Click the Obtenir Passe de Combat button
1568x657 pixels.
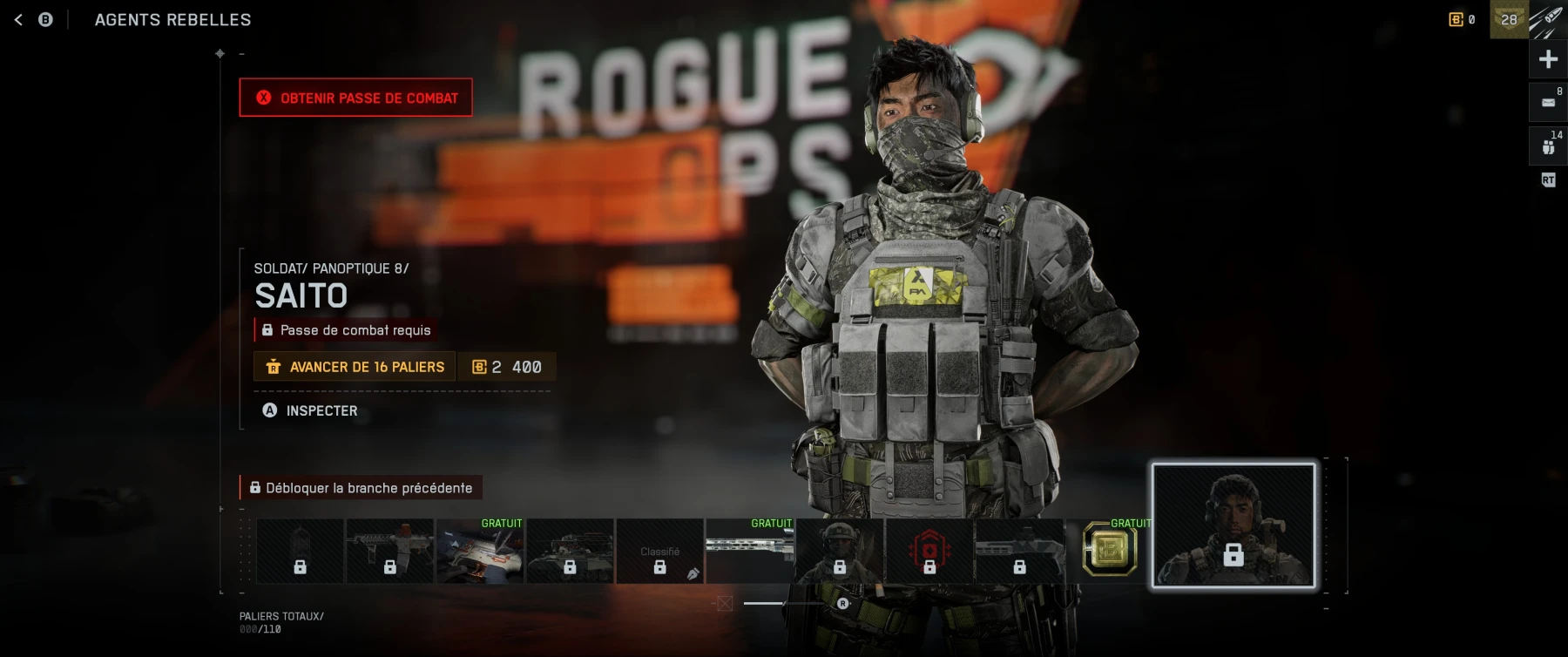click(x=356, y=98)
